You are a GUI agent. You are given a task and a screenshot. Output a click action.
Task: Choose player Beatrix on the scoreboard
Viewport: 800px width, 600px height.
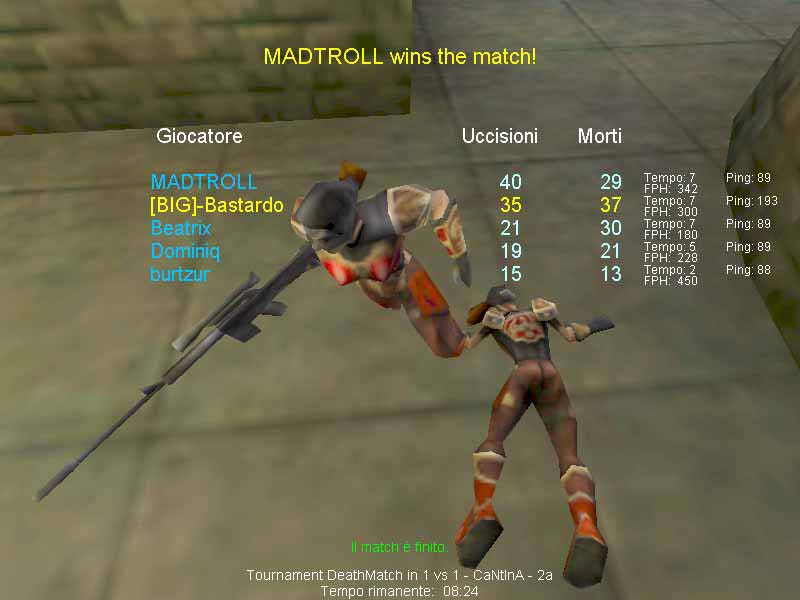click(181, 228)
